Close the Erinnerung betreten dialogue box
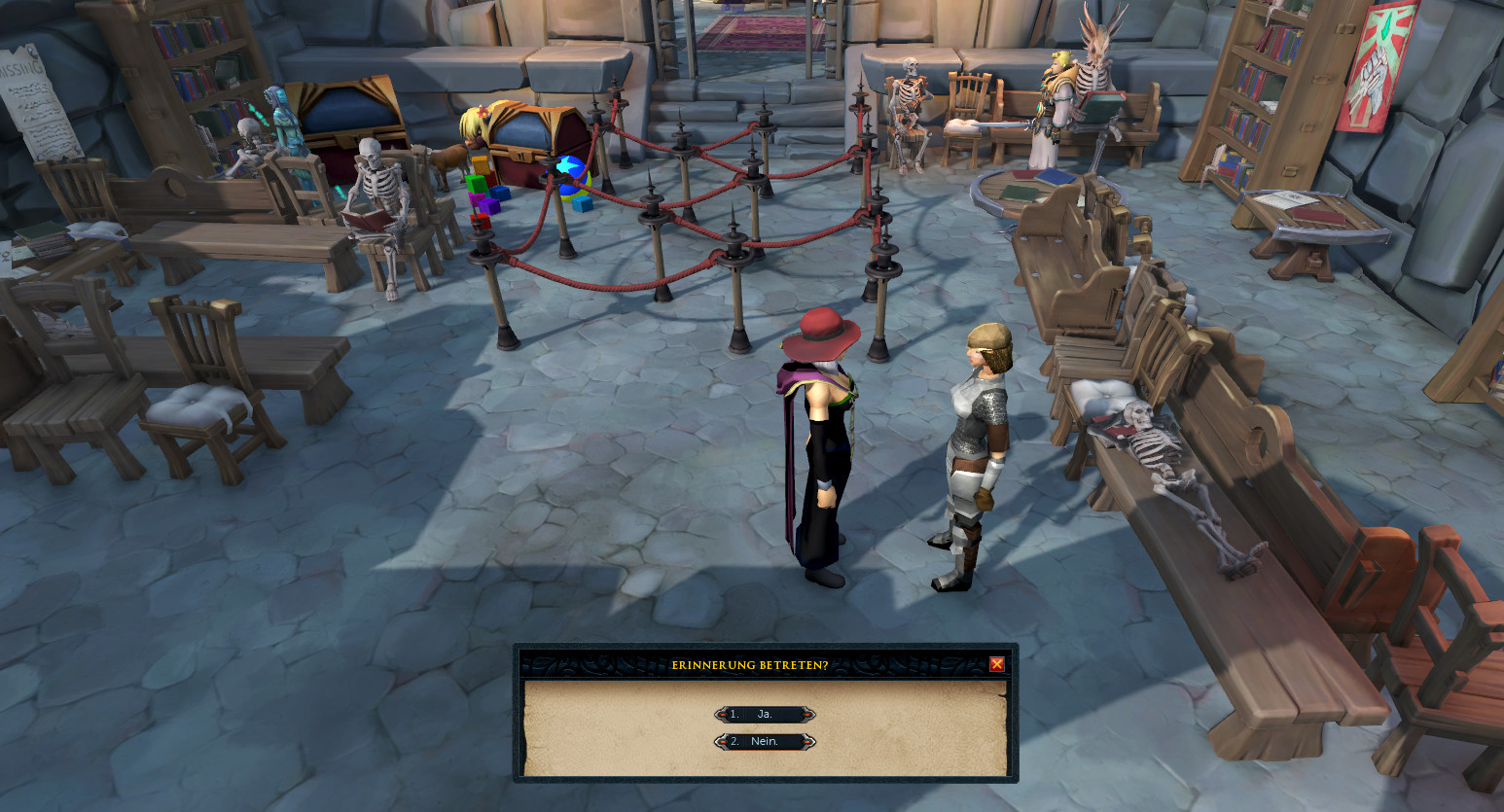1504x812 pixels. pyautogui.click(x=996, y=664)
